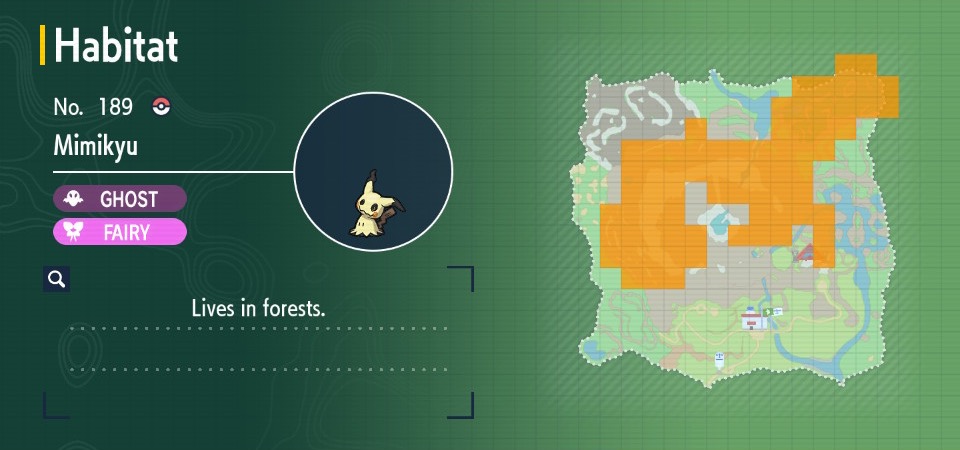The width and height of the screenshot is (960, 450).
Task: Select the FAIRY type badge
Action: [x=120, y=232]
